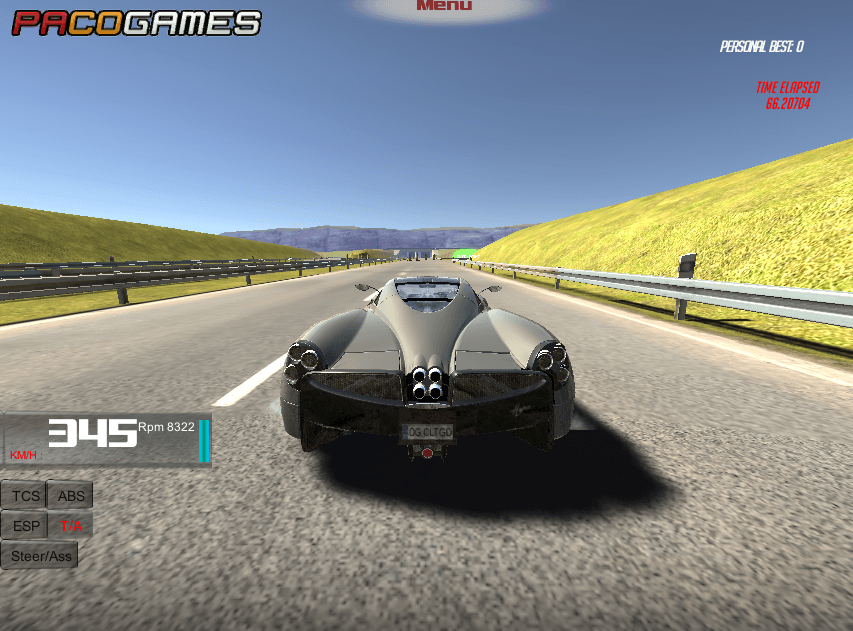853x631 pixels.
Task: Toggle the Steer/Ass steering assist button
Action: [x=41, y=556]
